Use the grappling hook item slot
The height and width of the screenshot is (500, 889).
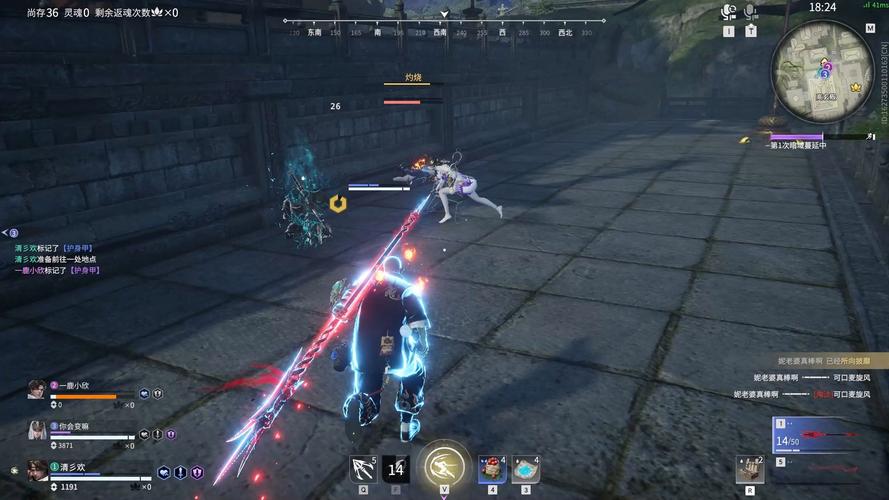point(362,468)
